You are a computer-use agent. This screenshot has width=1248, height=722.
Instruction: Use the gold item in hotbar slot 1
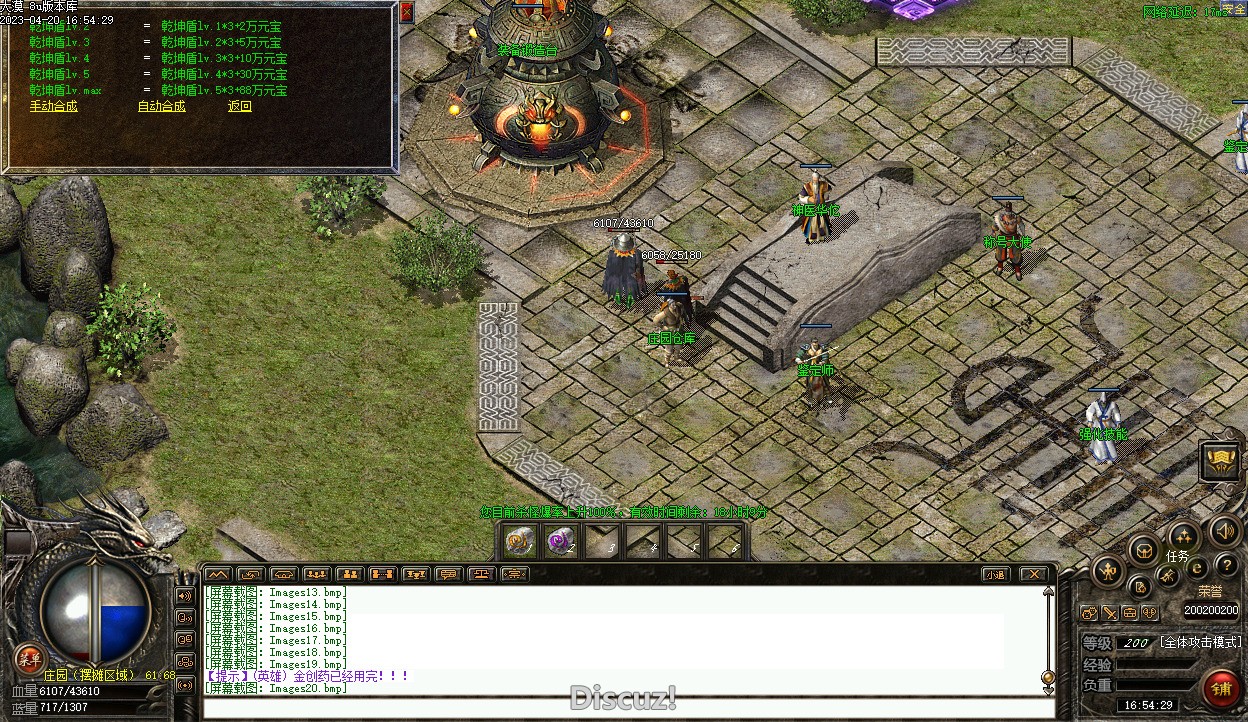click(520, 542)
